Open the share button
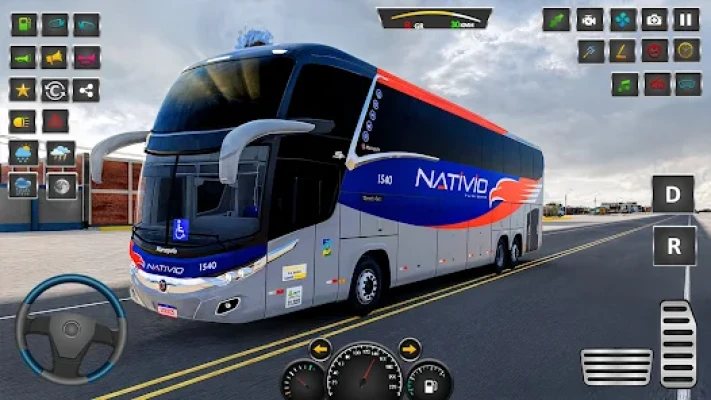This screenshot has width=711, height=400. [x=86, y=90]
